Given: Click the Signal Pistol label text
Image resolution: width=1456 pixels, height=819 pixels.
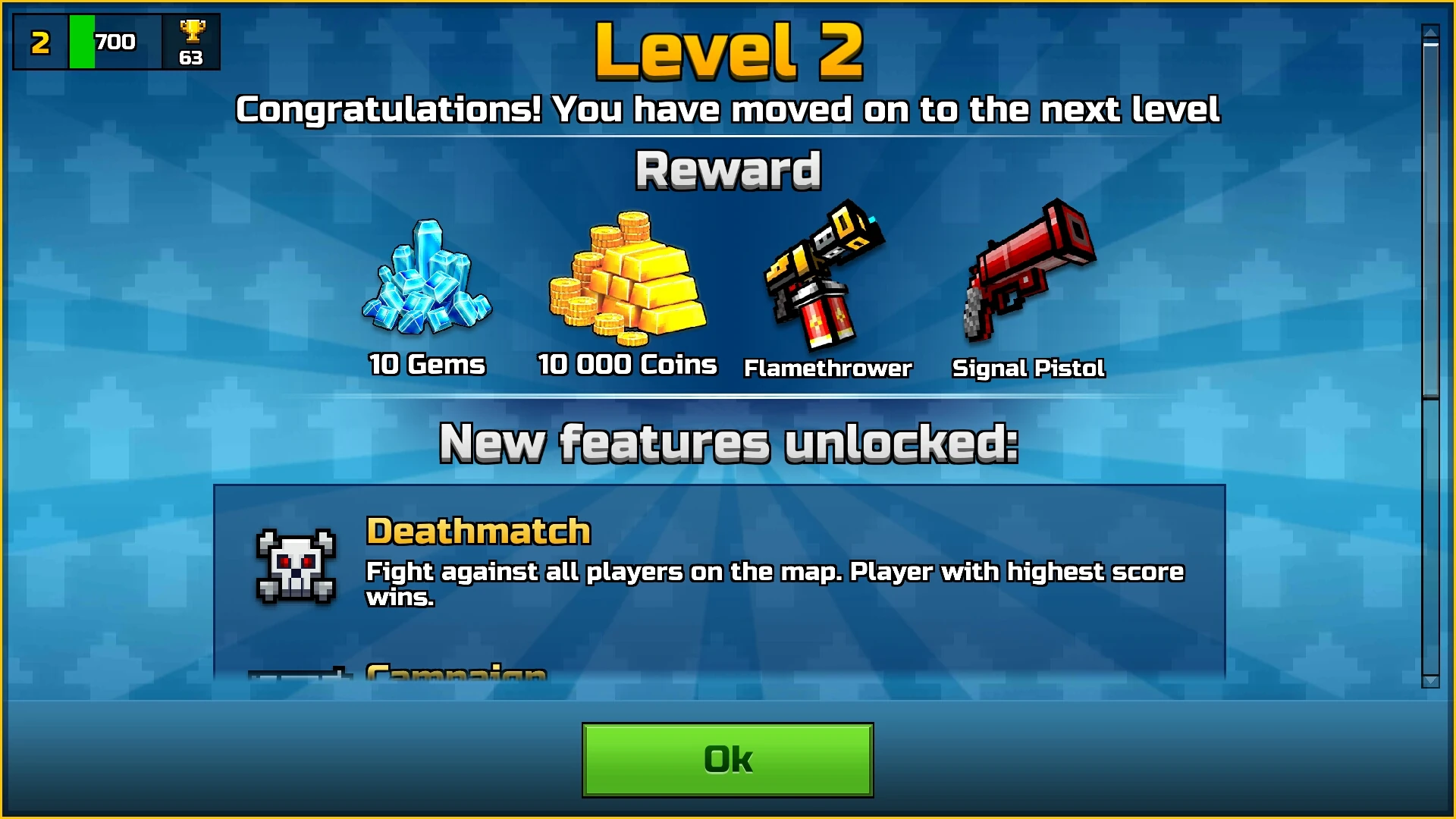Looking at the screenshot, I should [x=1029, y=369].
